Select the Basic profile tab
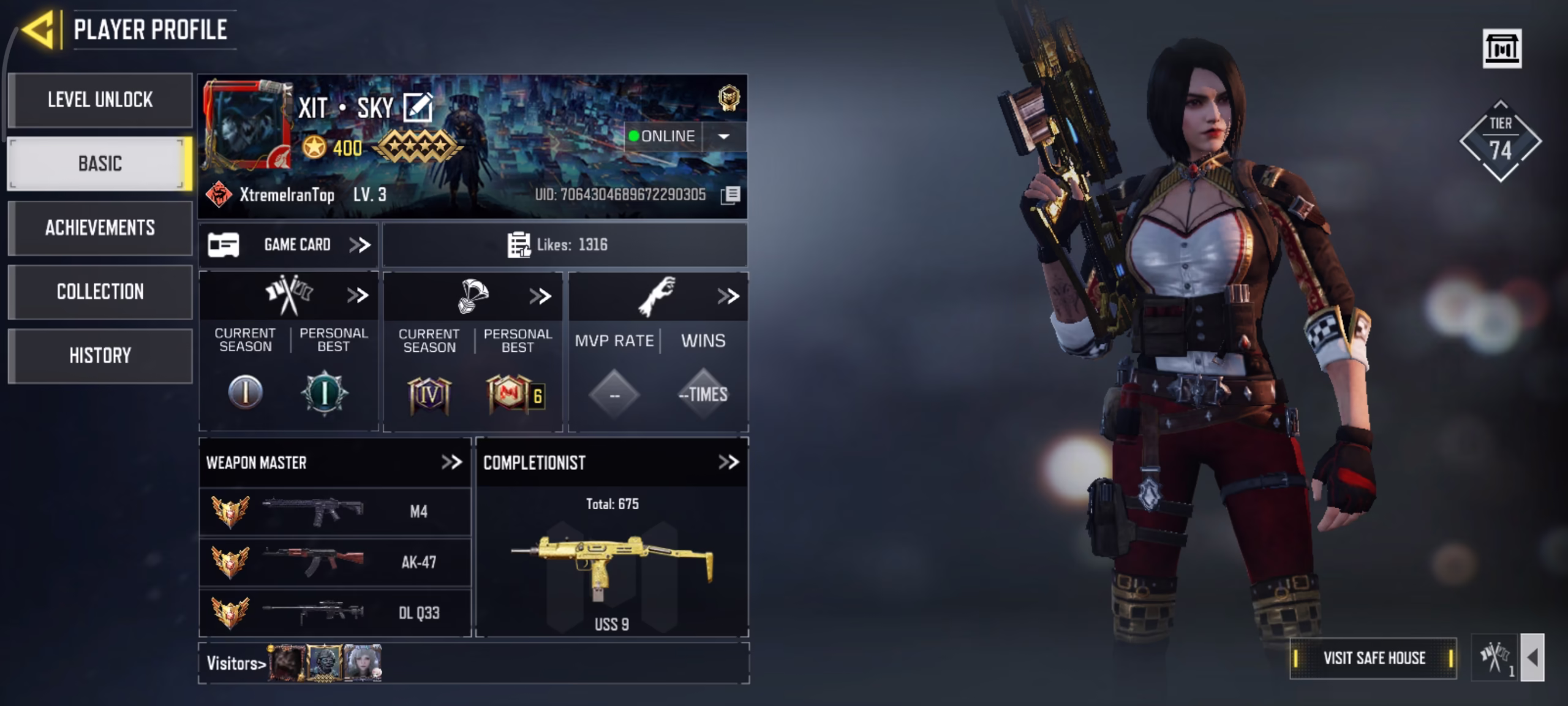 click(x=100, y=164)
